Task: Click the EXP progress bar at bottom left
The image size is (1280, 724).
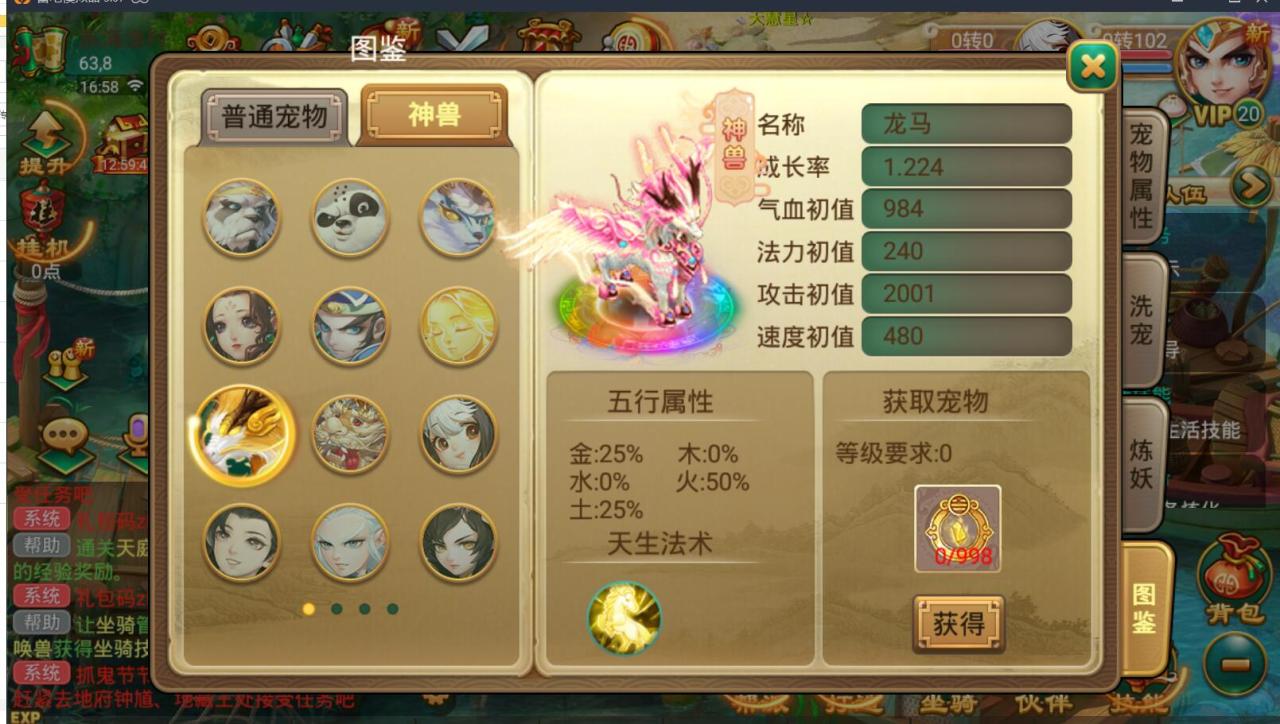Action: (100, 716)
